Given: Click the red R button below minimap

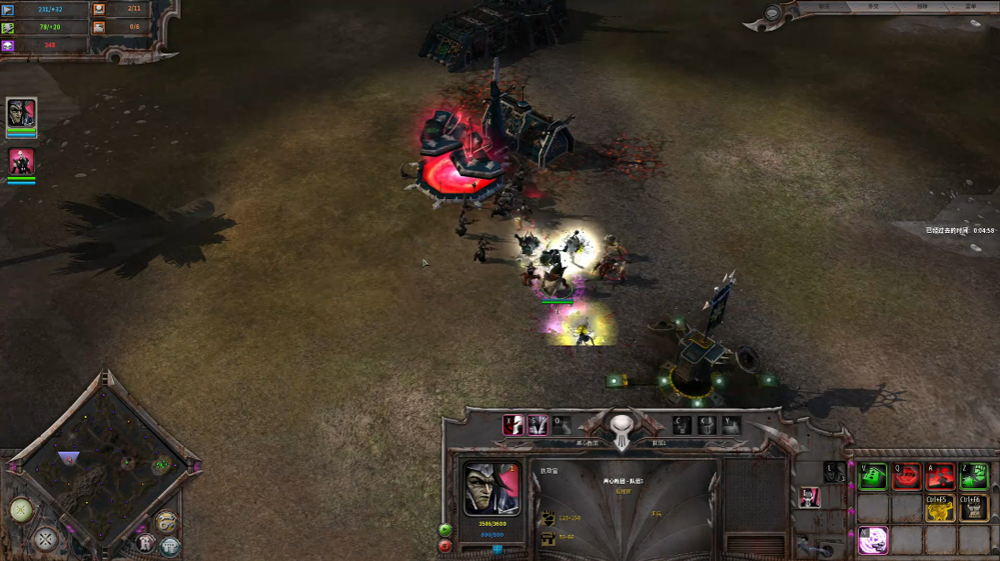Looking at the screenshot, I should point(146,543).
